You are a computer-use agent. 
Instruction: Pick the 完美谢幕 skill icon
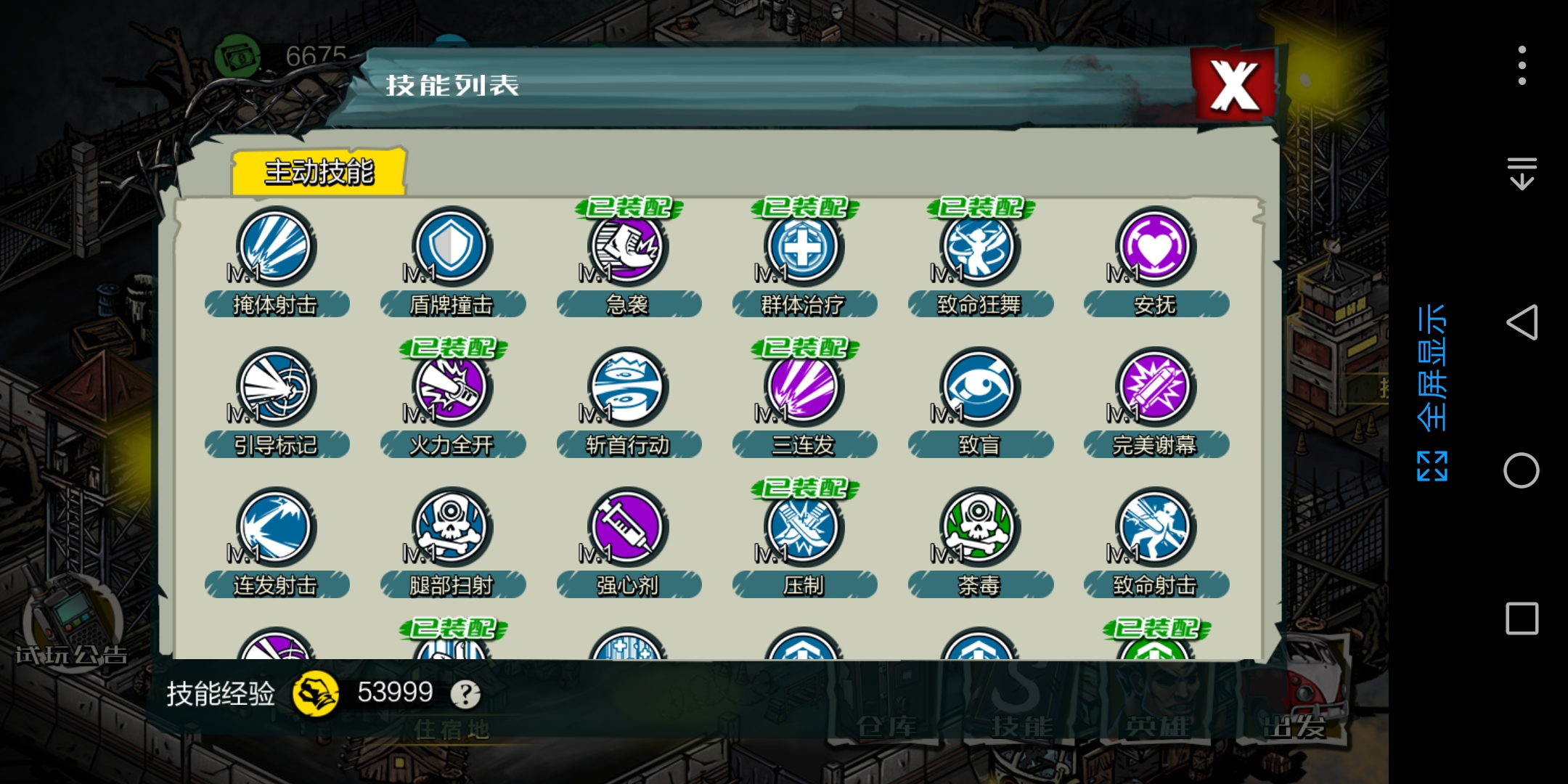[x=1155, y=387]
